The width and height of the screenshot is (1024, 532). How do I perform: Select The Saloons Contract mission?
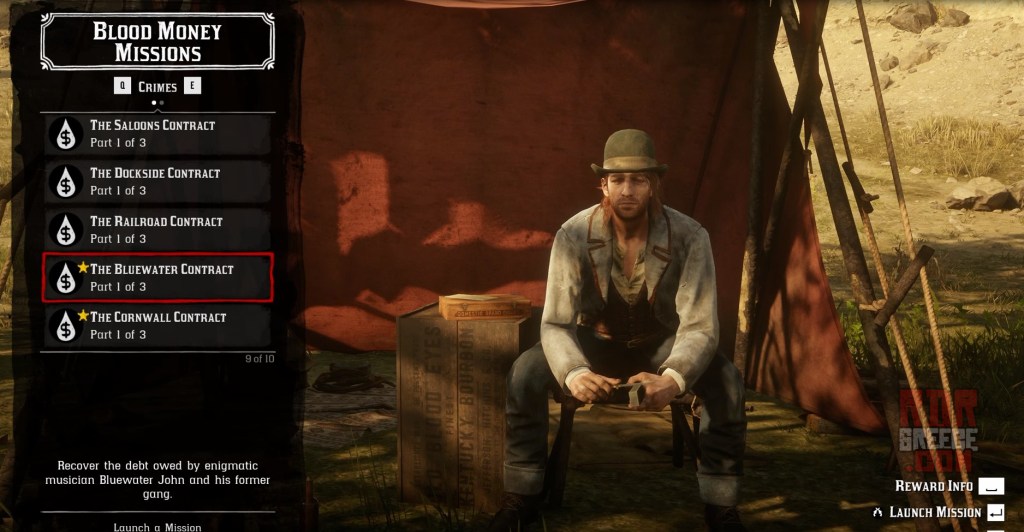(x=157, y=134)
